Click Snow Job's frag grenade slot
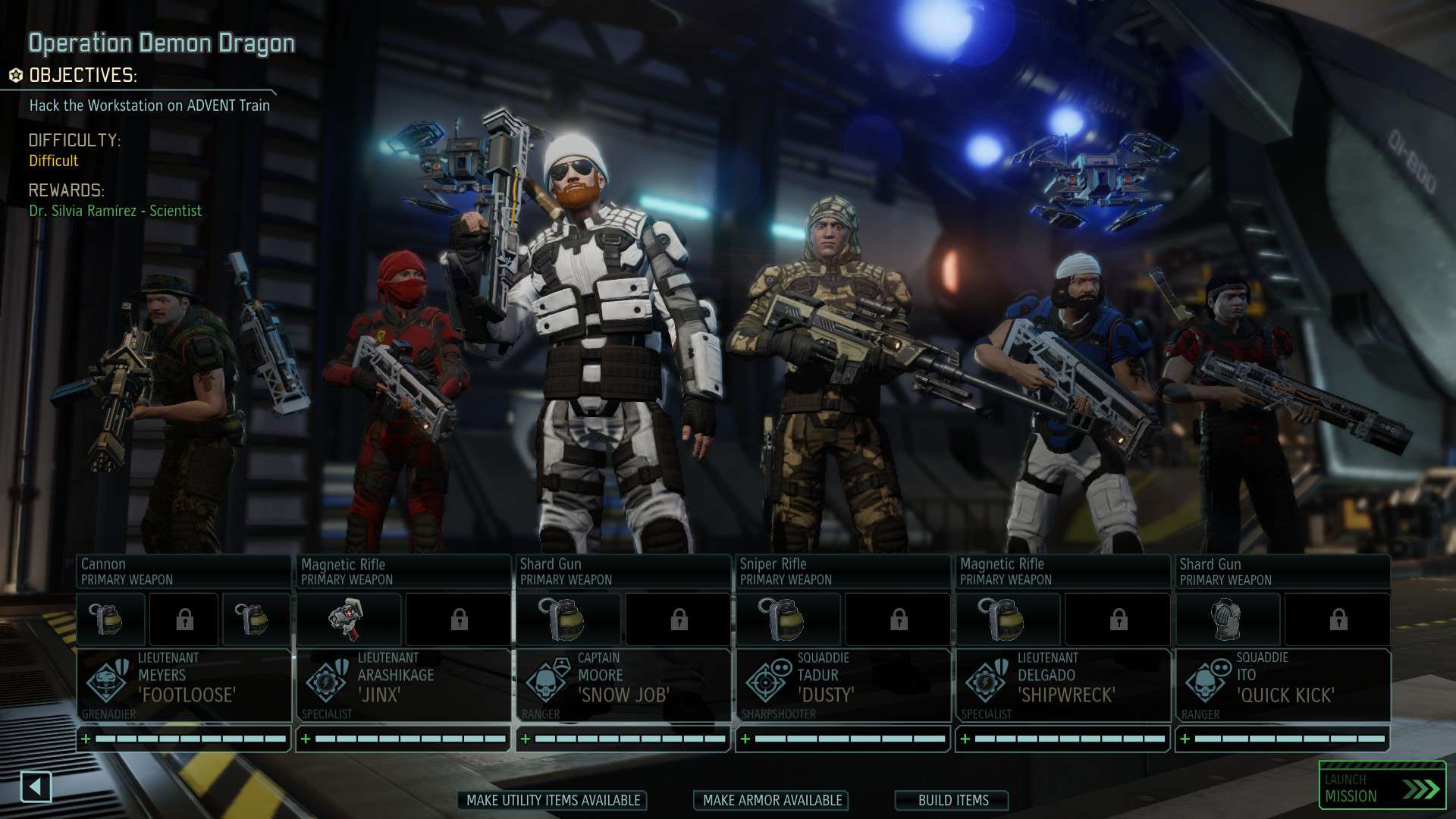 (567, 619)
